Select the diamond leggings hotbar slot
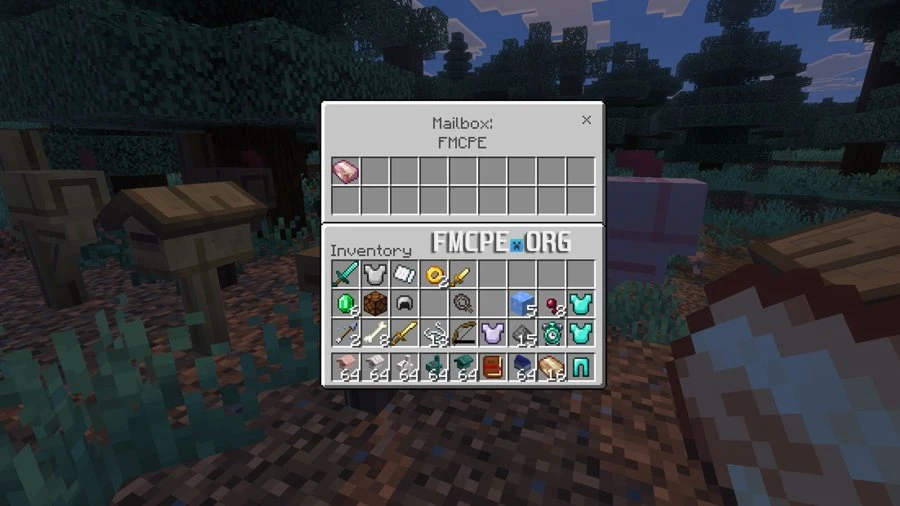This screenshot has height=506, width=900. coord(581,368)
